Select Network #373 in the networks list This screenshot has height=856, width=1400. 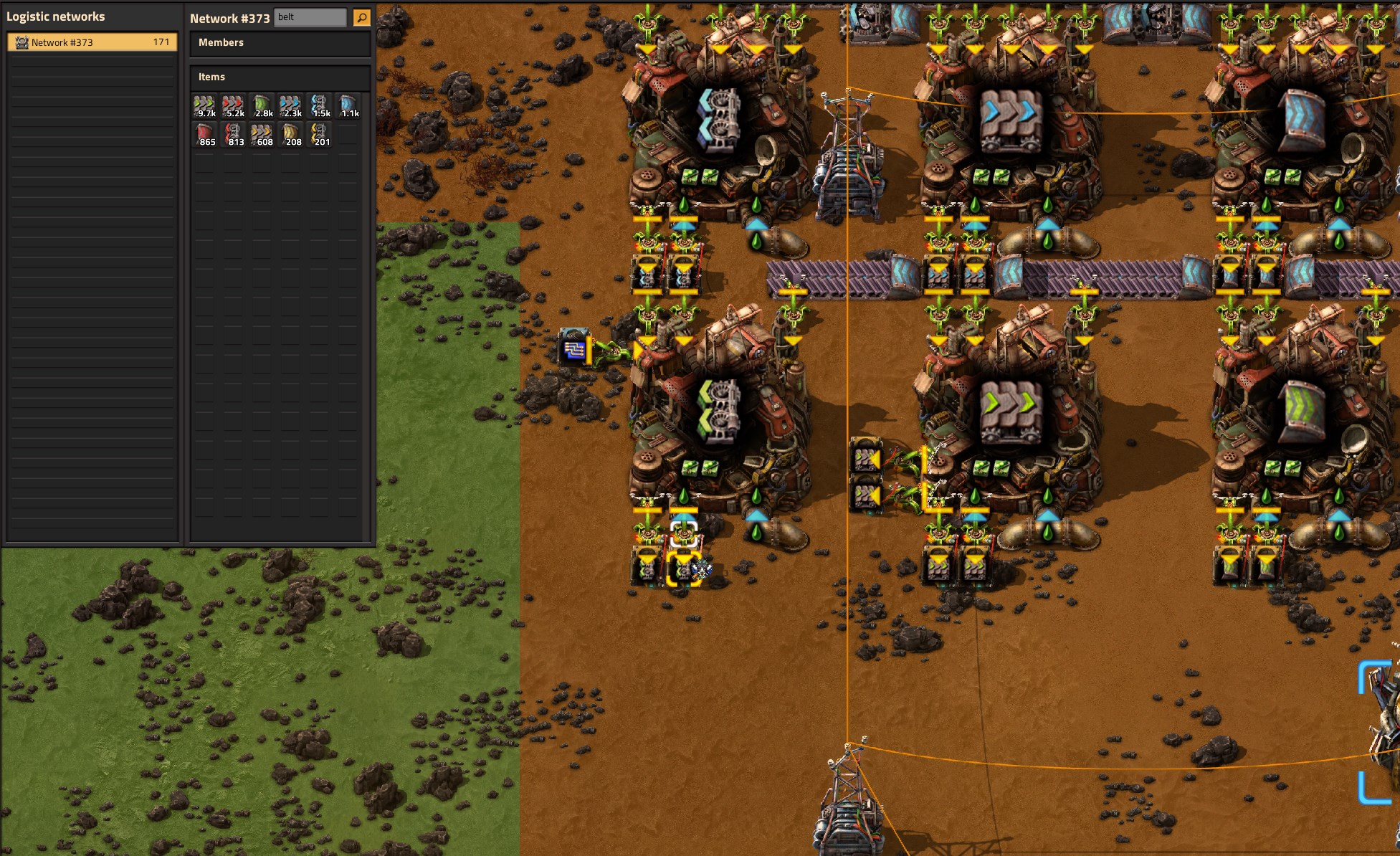pos(92,42)
